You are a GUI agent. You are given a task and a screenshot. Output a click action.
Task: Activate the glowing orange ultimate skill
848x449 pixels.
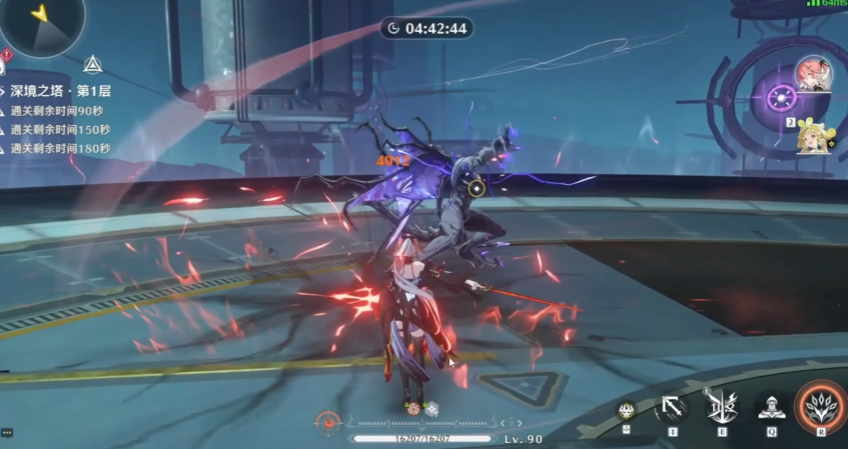[820, 408]
